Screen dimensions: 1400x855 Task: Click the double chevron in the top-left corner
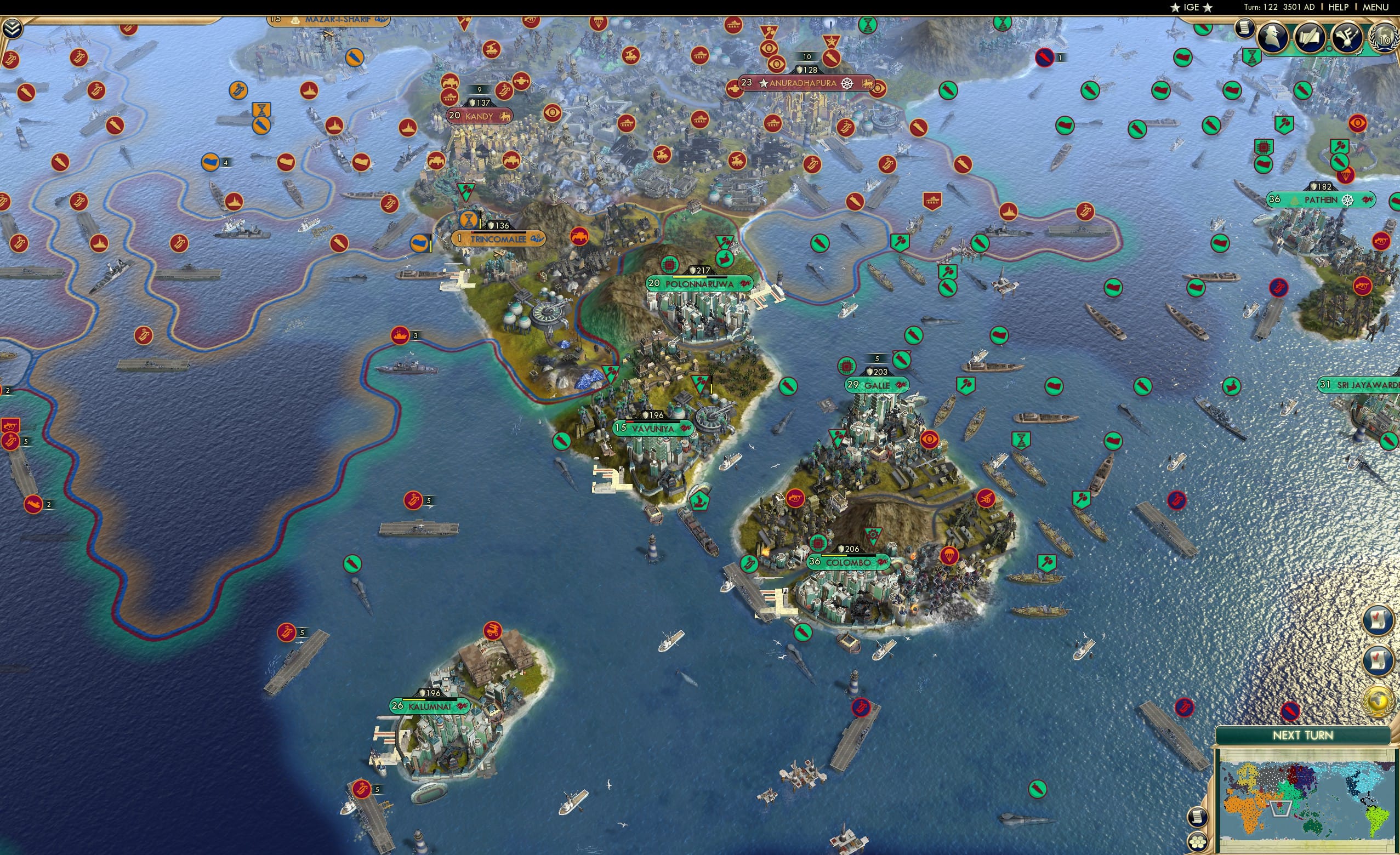click(x=13, y=30)
